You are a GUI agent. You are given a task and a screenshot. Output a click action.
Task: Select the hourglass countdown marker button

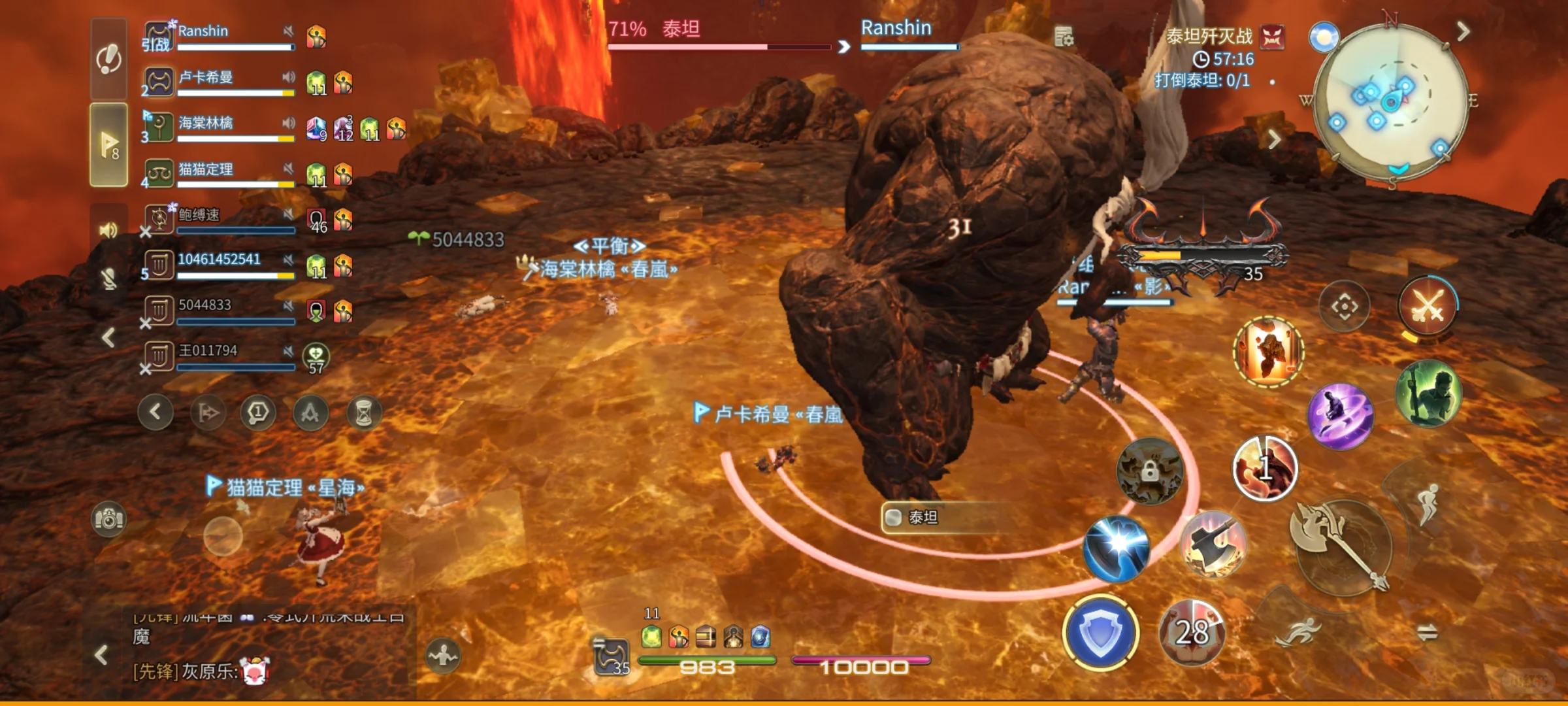coord(363,413)
